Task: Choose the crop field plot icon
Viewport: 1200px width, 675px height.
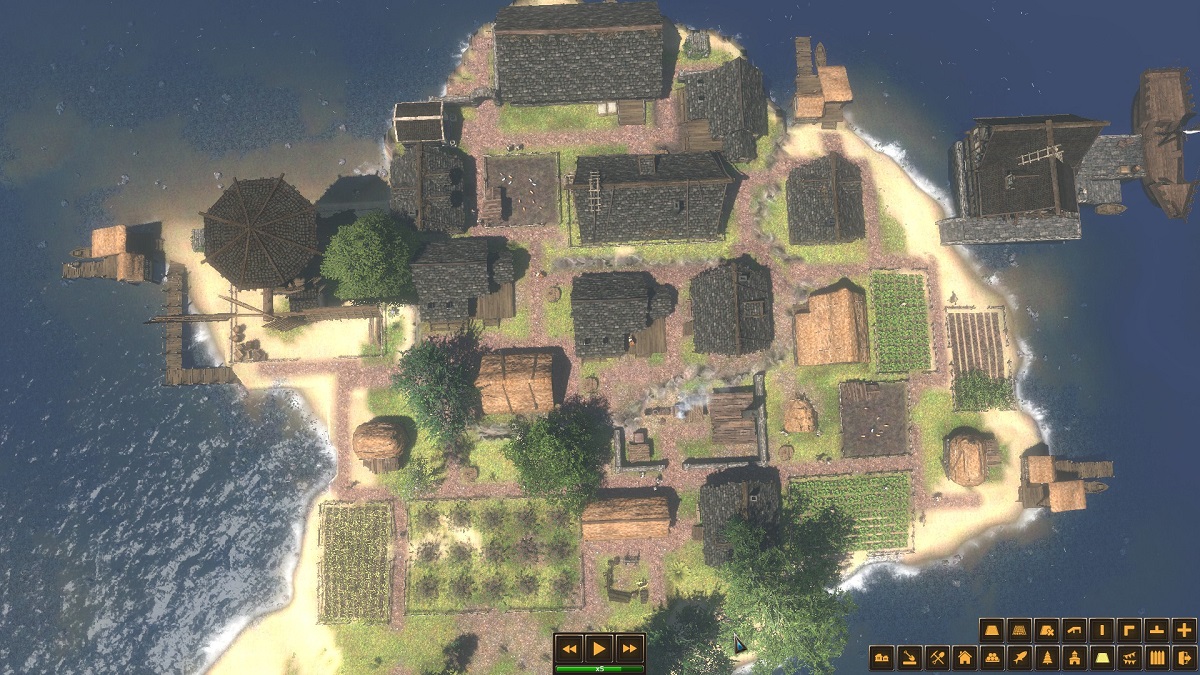Action: click(1019, 630)
